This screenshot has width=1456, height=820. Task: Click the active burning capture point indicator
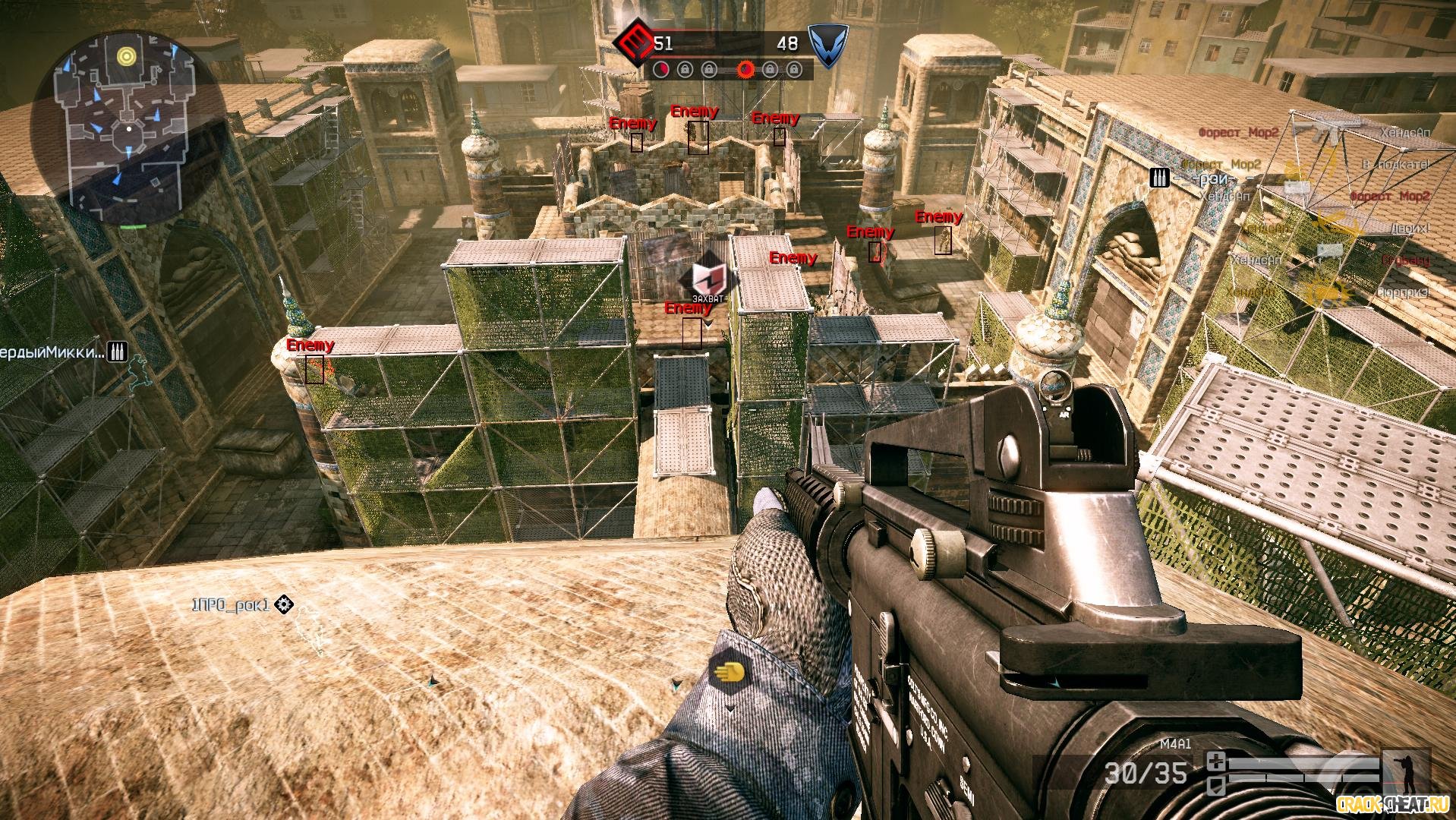pyautogui.click(x=746, y=69)
